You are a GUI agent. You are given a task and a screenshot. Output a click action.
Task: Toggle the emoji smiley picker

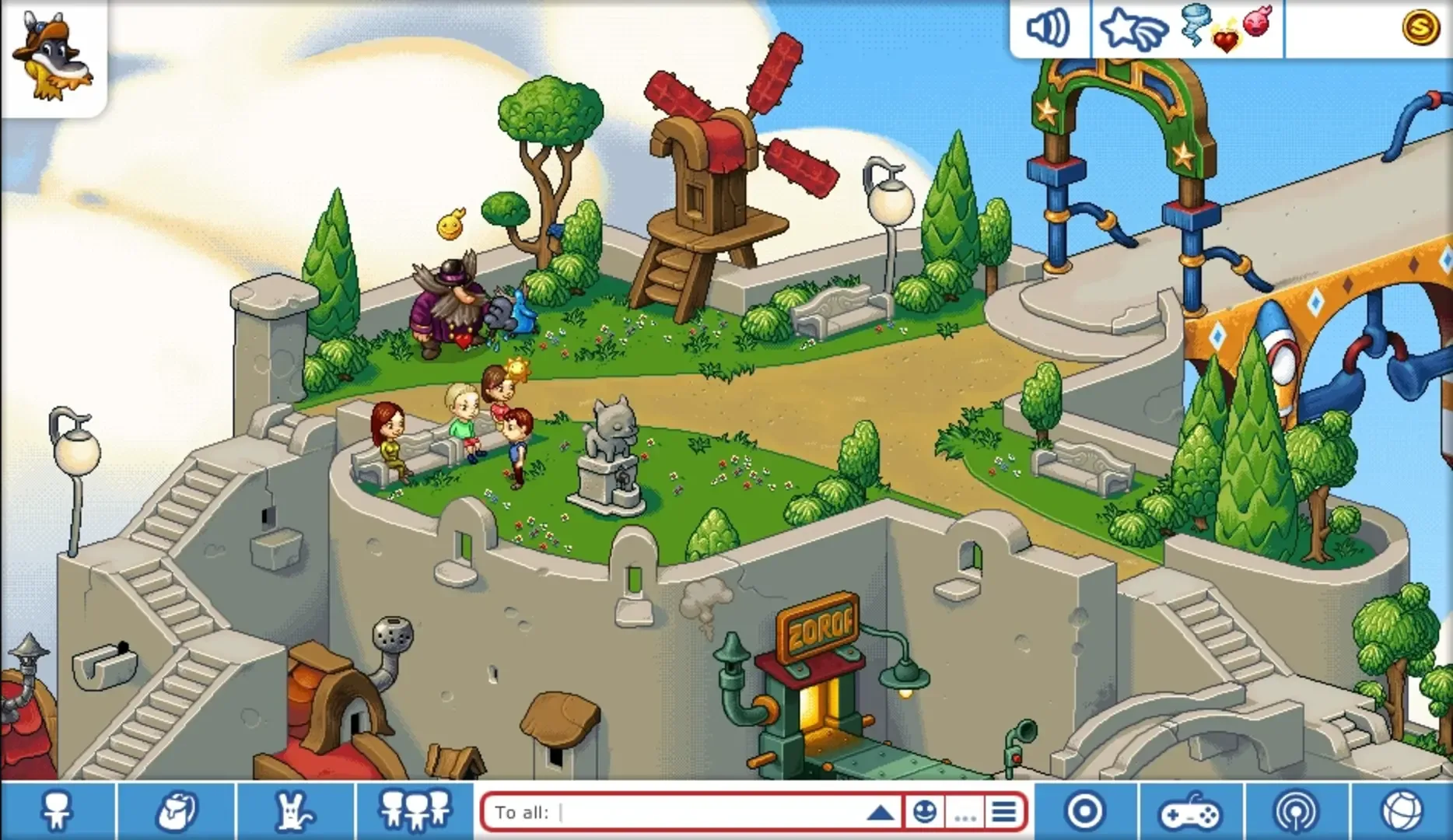[926, 811]
